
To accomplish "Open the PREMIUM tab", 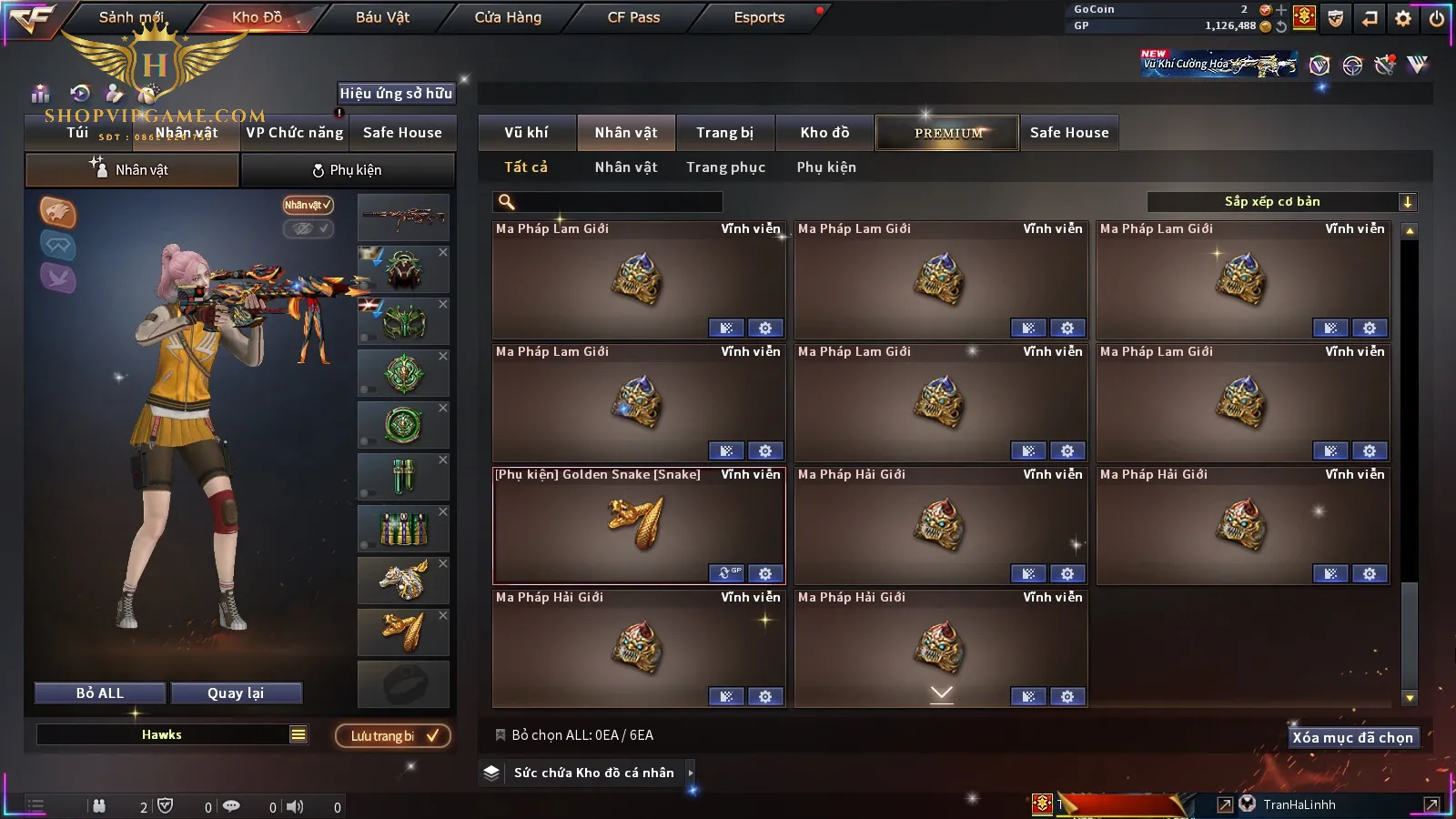I will tap(947, 133).
